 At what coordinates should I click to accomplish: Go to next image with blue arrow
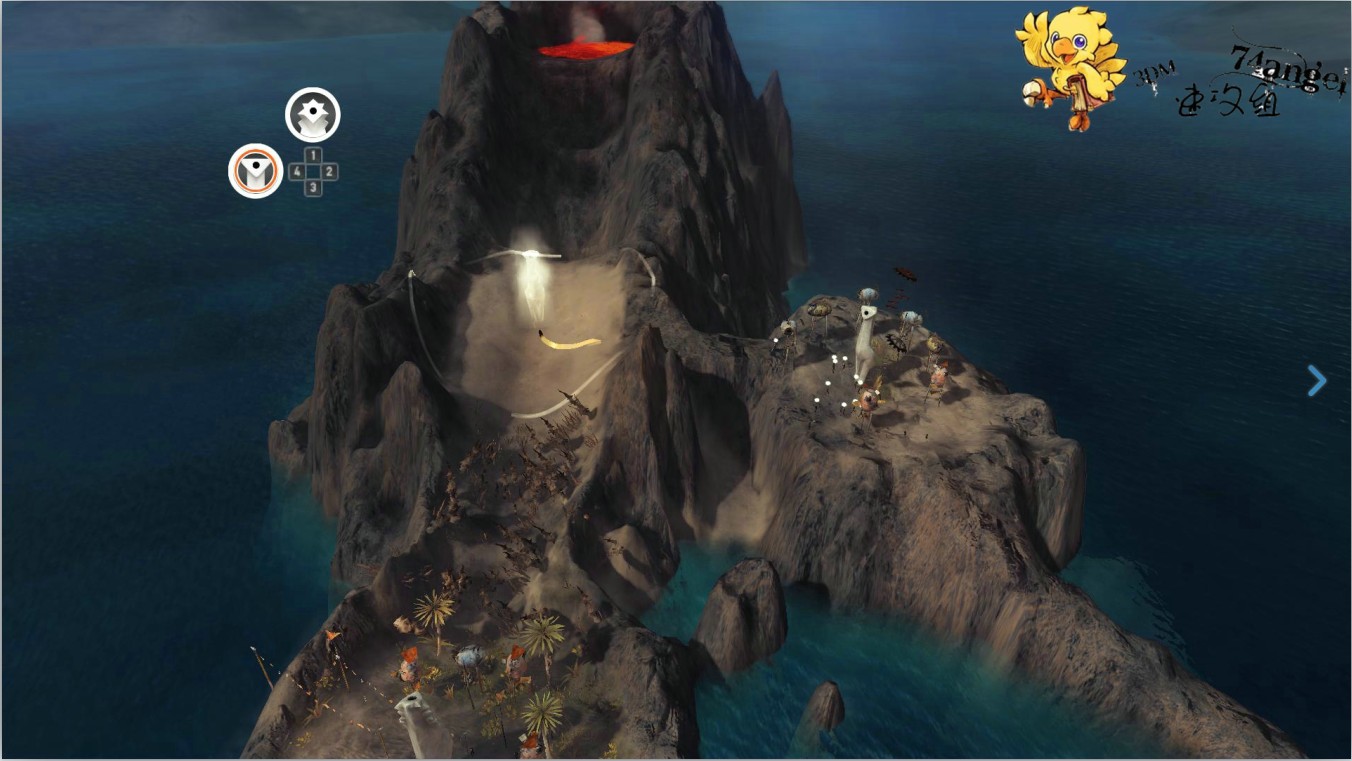tap(1317, 380)
